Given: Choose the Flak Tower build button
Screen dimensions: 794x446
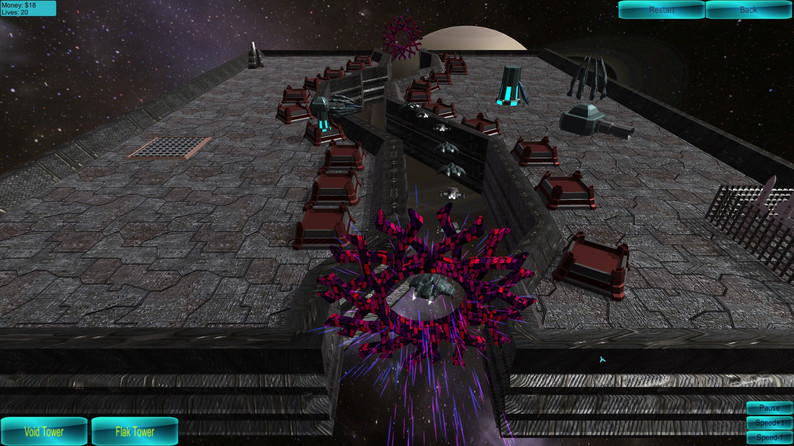Looking at the screenshot, I should coord(135,432).
